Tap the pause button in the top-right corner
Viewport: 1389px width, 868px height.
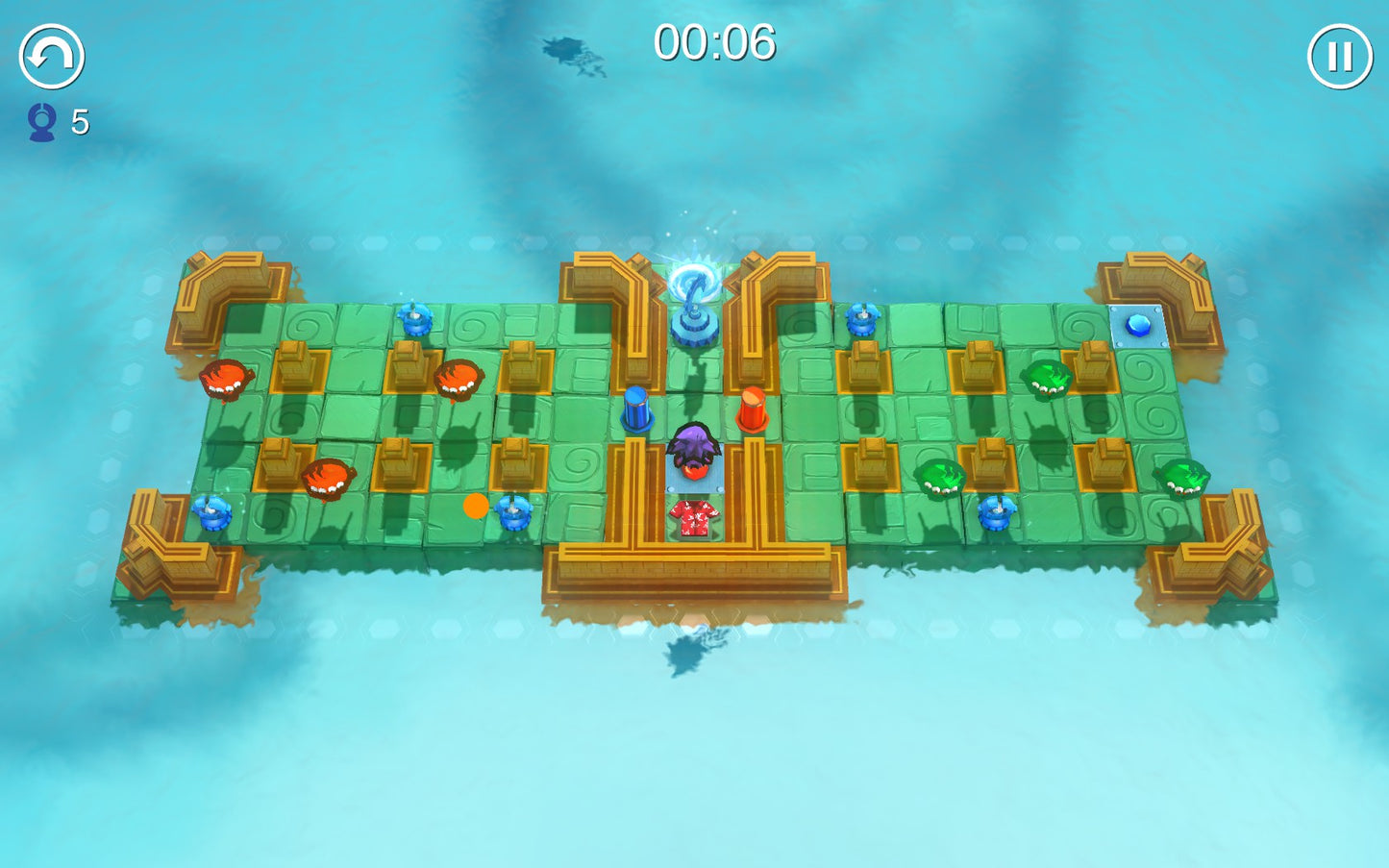pos(1338,58)
